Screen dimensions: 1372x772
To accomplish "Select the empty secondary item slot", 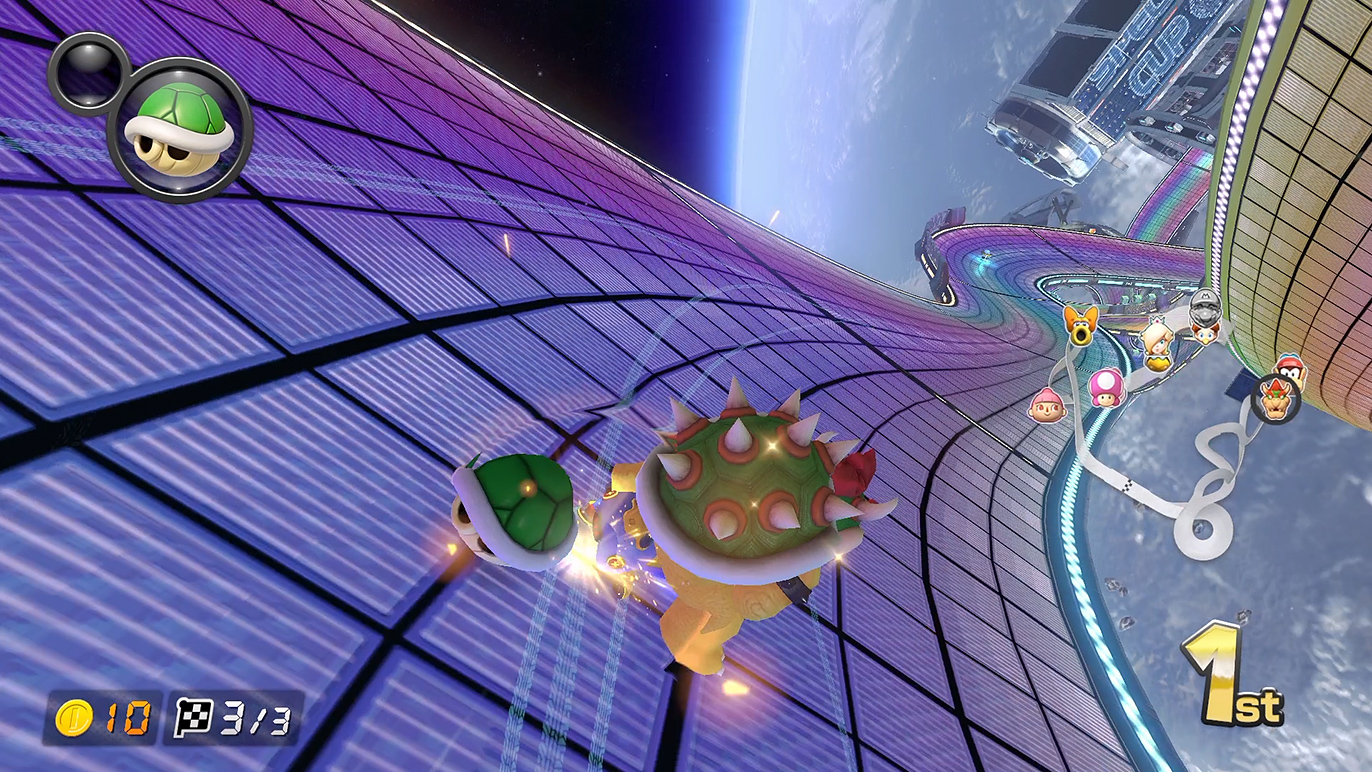I will coord(87,70).
